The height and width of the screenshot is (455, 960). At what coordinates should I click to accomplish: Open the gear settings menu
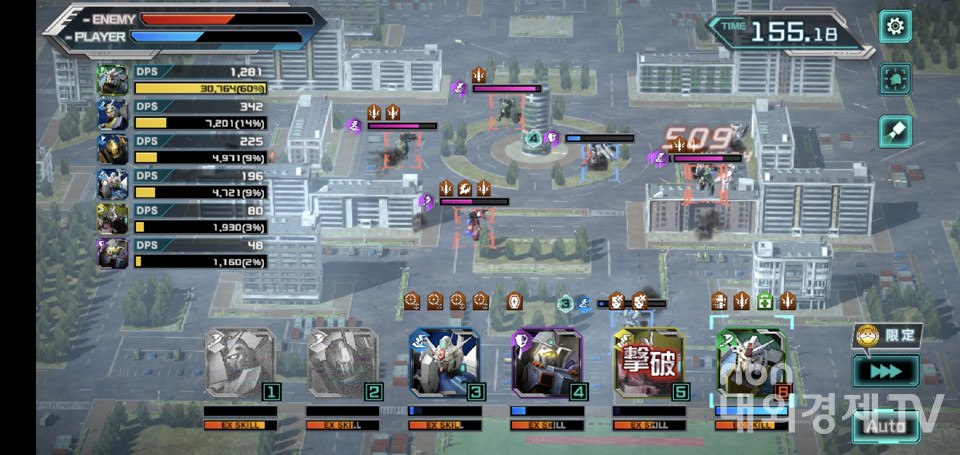[x=894, y=27]
